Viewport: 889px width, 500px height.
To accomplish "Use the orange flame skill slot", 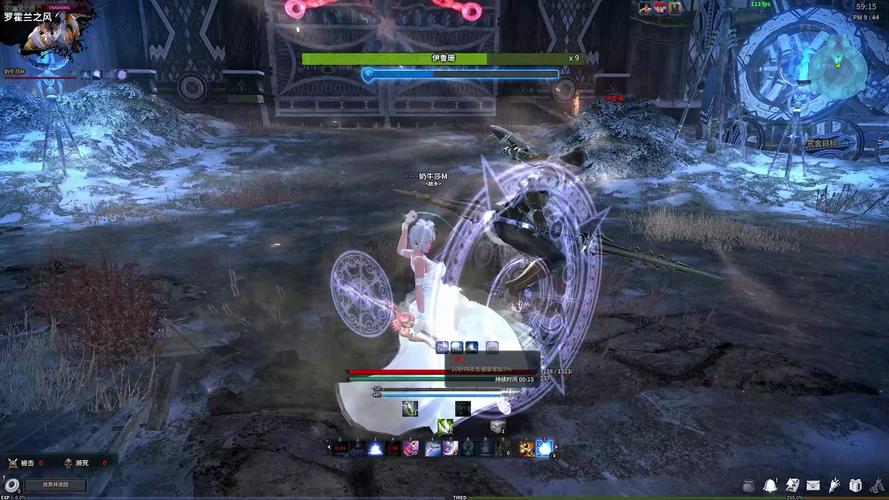I will 526,448.
